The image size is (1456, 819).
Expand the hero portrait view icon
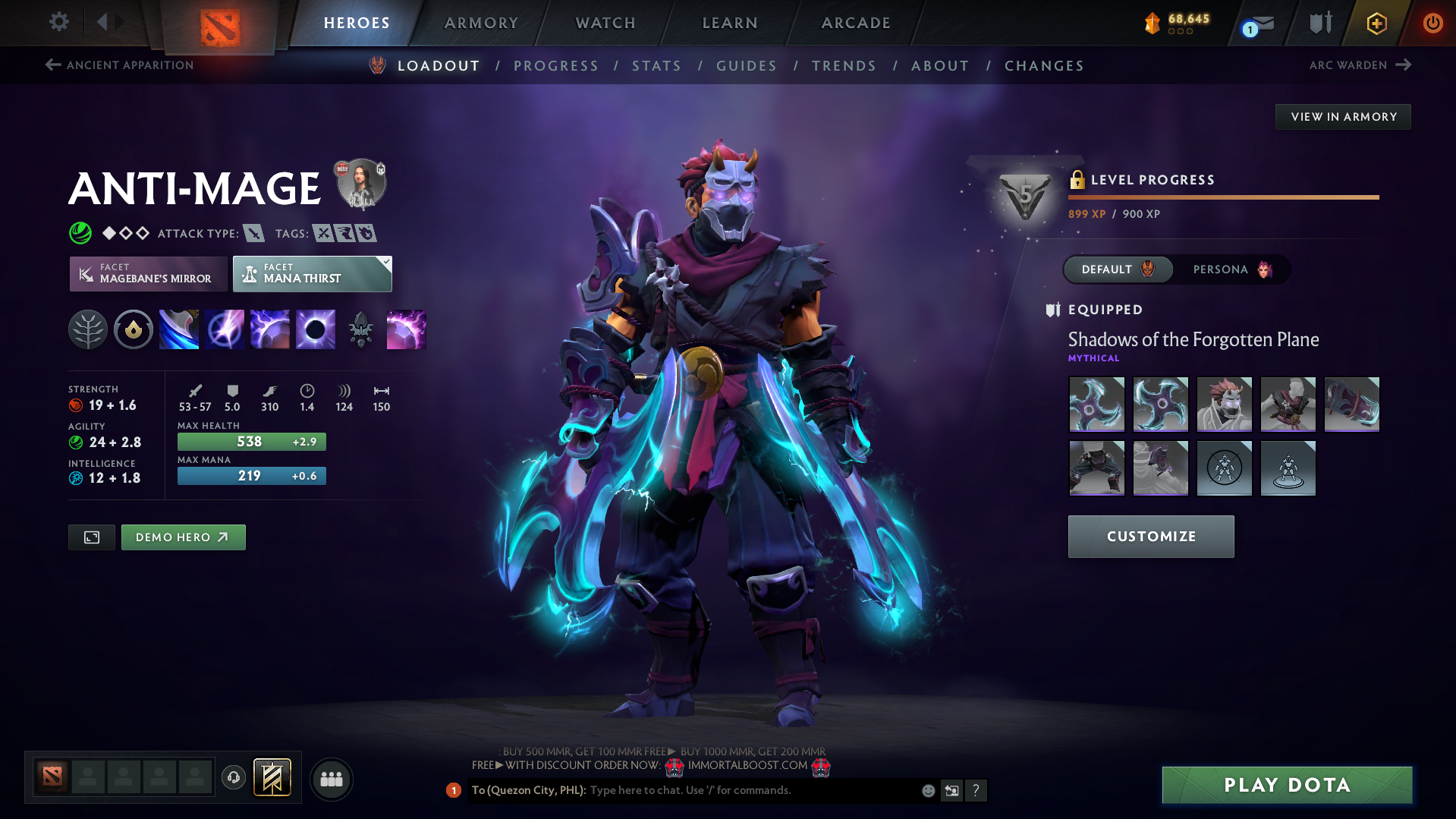91,537
